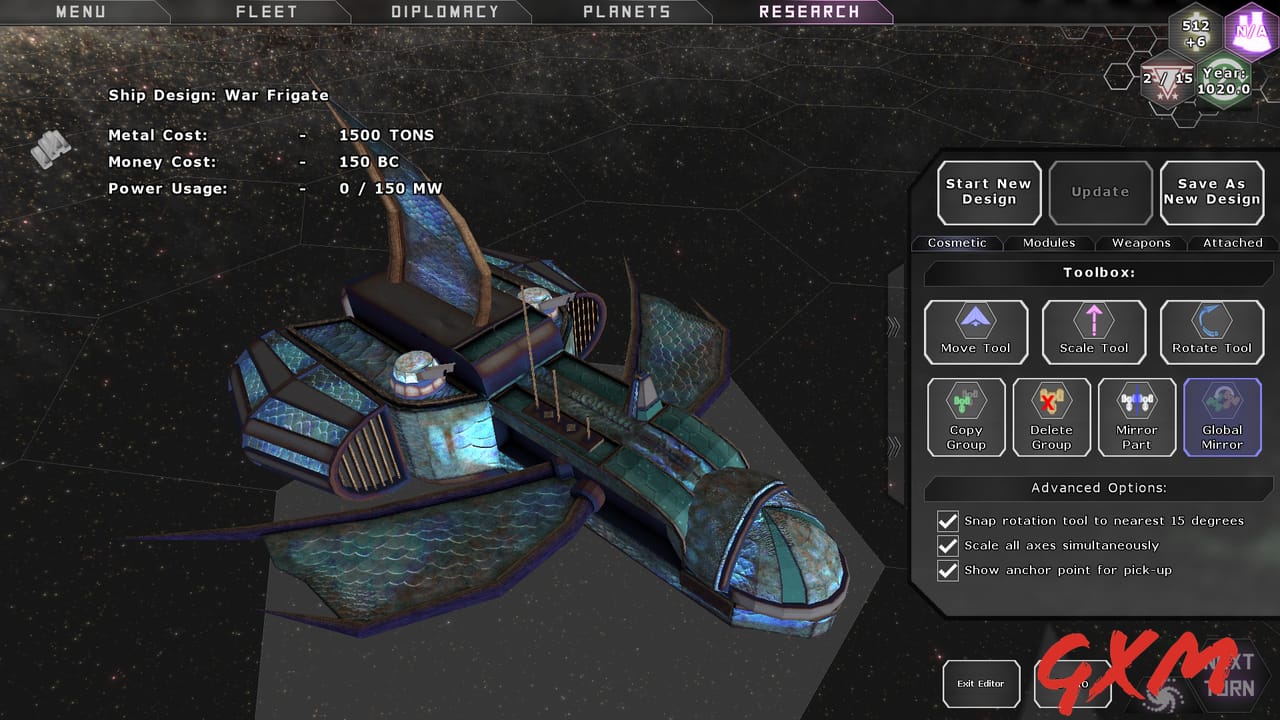Switch to the Fleet screen
This screenshot has height=720, width=1280.
266,12
